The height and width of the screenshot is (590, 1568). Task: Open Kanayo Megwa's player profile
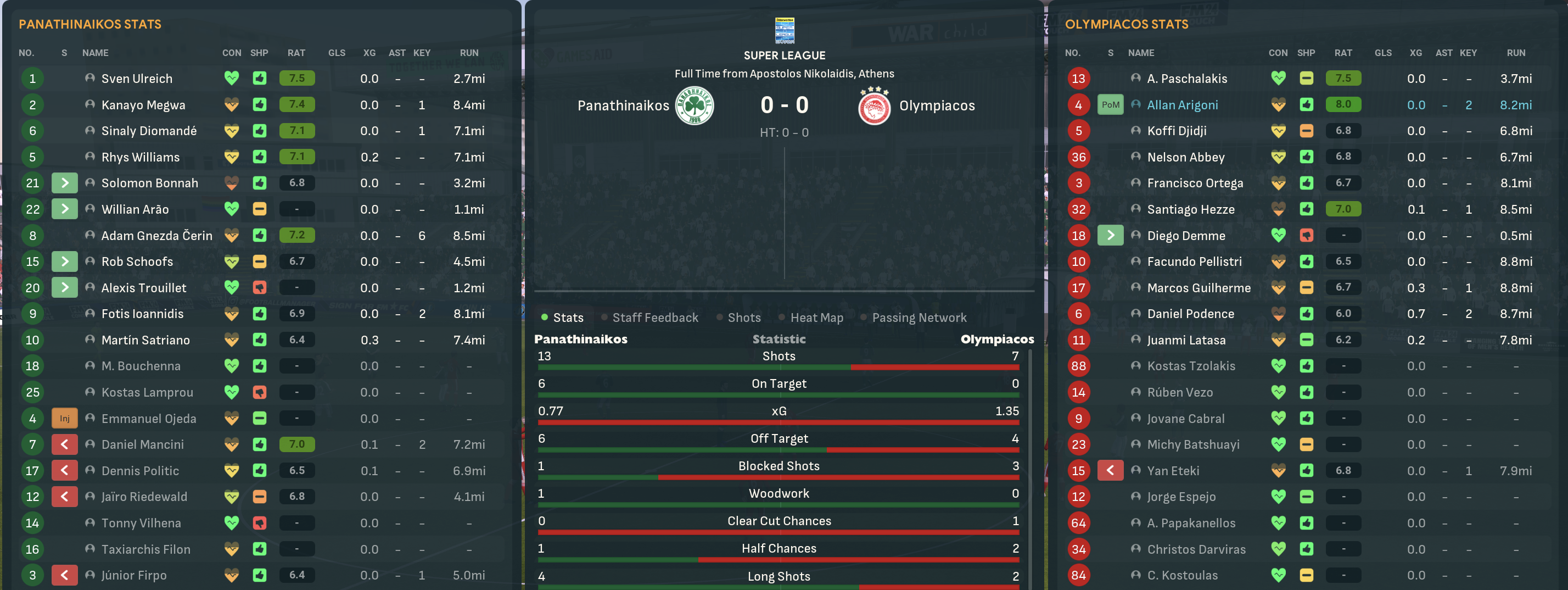click(143, 105)
